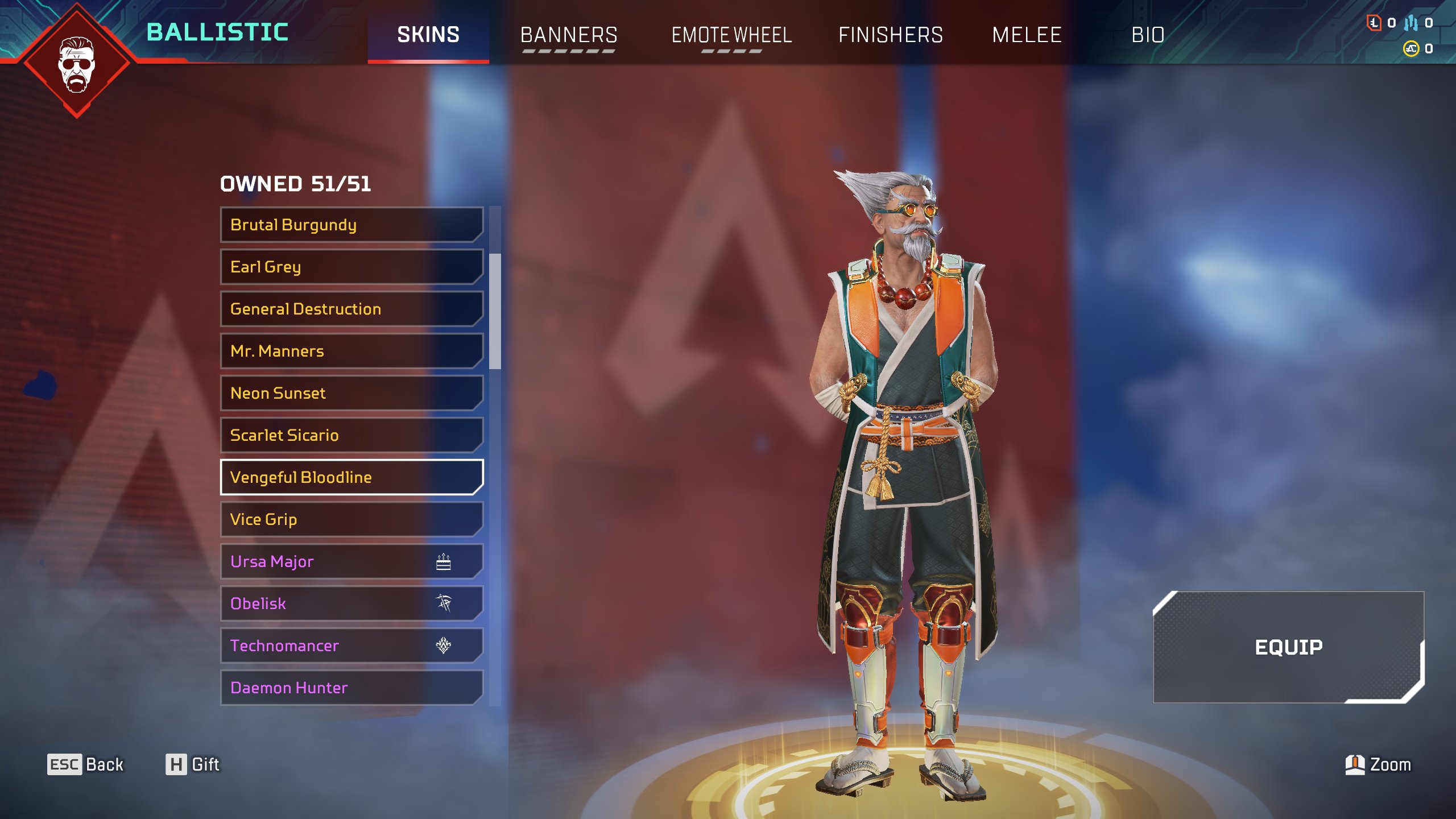Click the skin list scrollbar
Image resolution: width=1456 pixels, height=819 pixels.
(x=495, y=311)
